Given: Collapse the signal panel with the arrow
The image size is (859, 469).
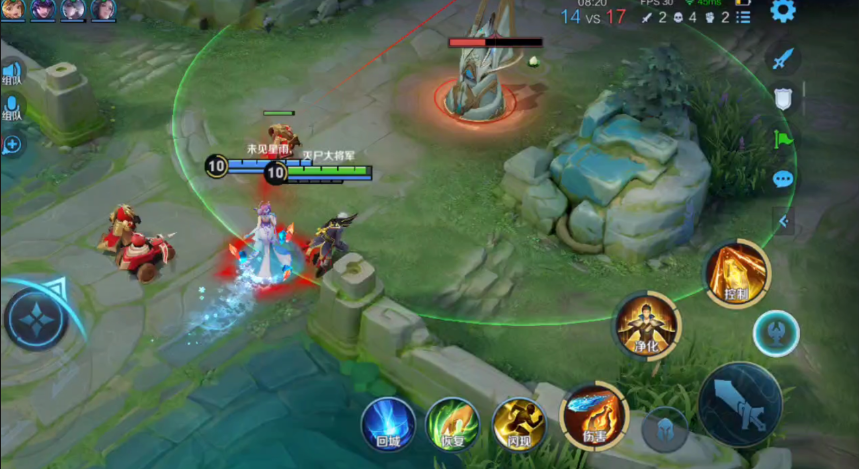Looking at the screenshot, I should tap(783, 221).
